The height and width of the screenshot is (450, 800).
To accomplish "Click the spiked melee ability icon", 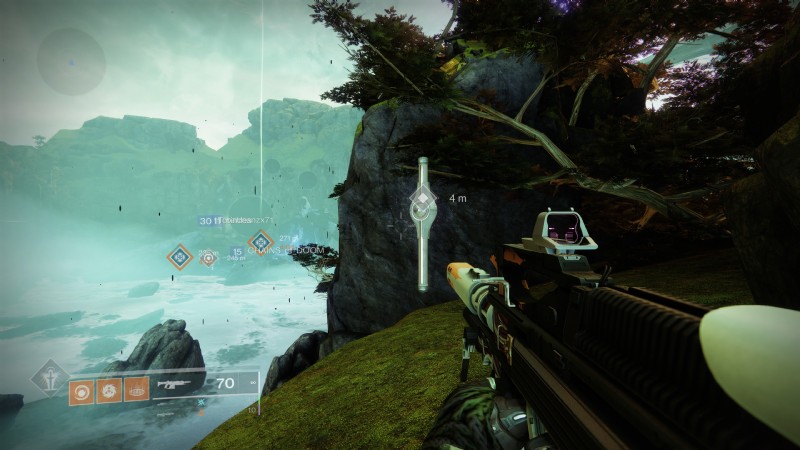I will tap(109, 390).
